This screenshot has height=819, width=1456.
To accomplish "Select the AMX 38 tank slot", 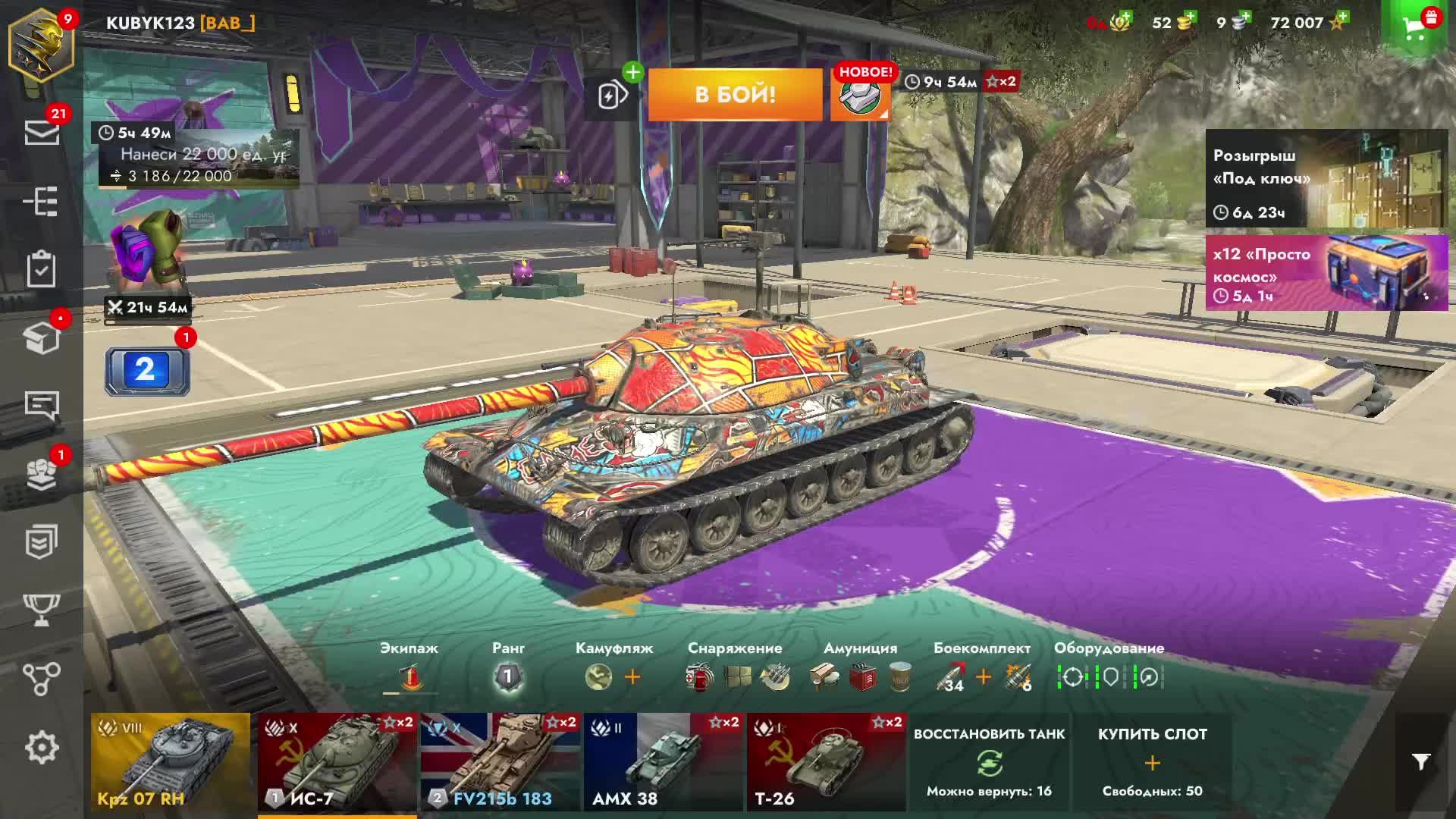I will (x=664, y=762).
